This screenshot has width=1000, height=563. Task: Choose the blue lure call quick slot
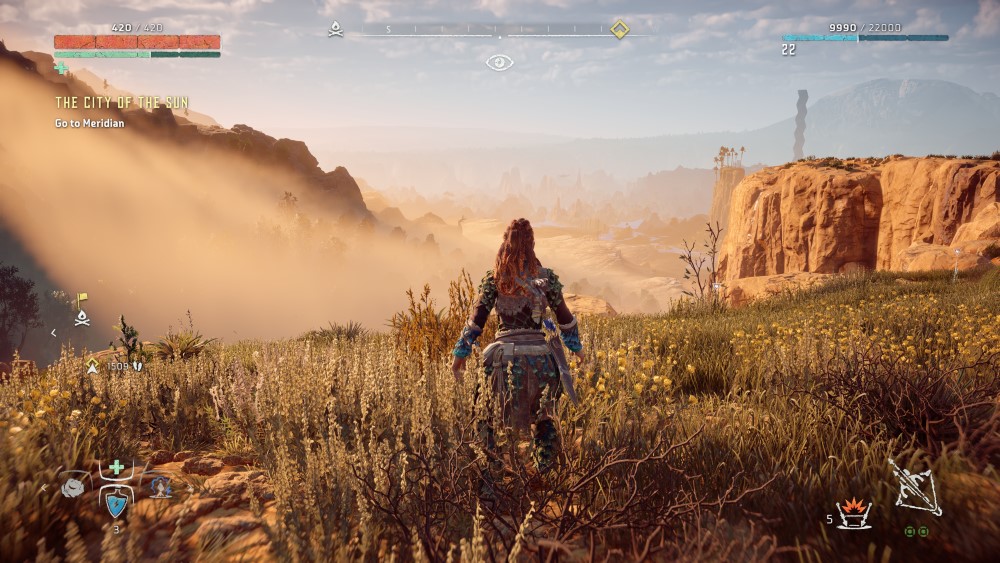[x=161, y=487]
